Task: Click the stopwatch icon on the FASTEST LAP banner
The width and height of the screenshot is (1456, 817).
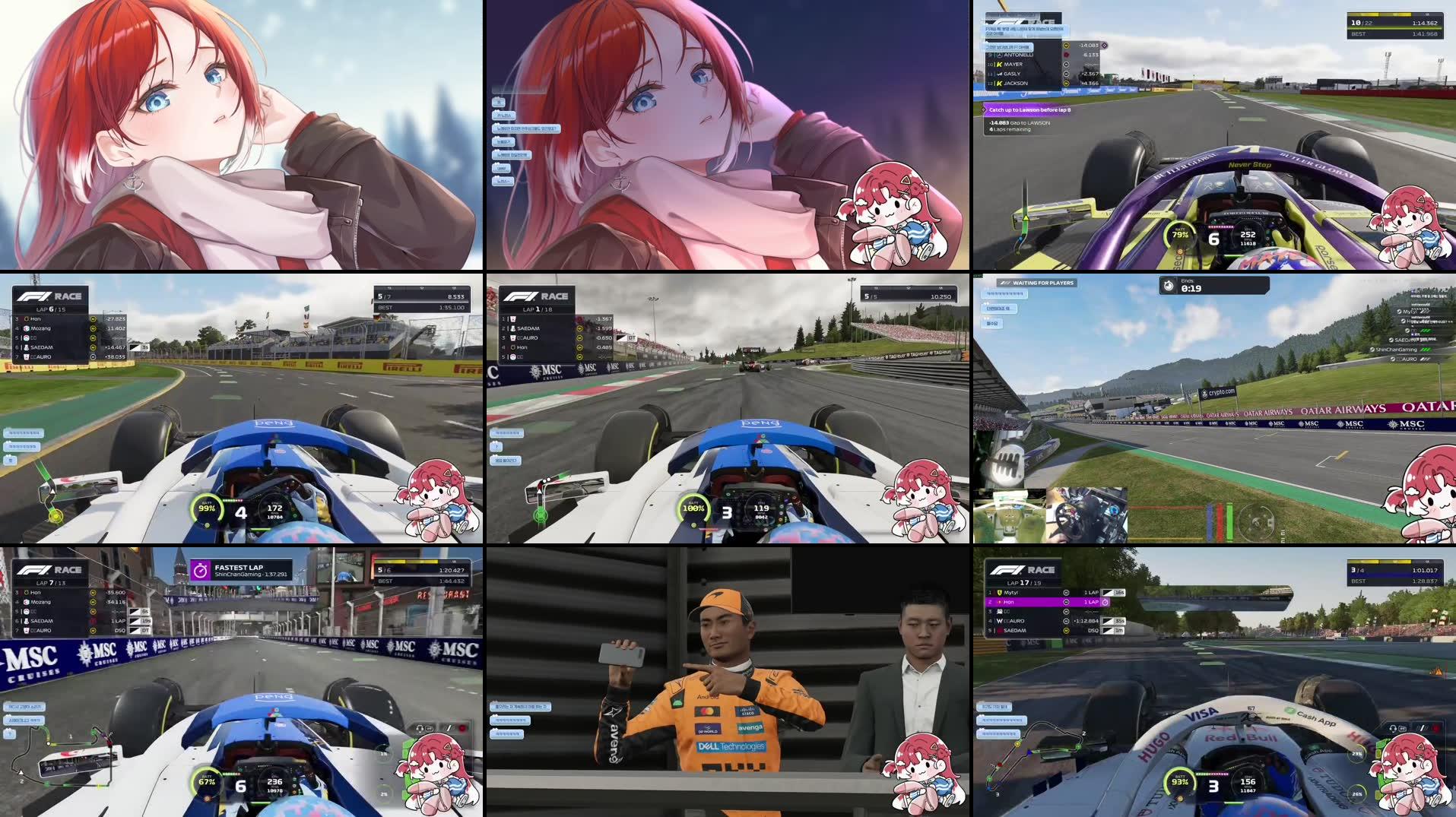Action: [x=200, y=568]
